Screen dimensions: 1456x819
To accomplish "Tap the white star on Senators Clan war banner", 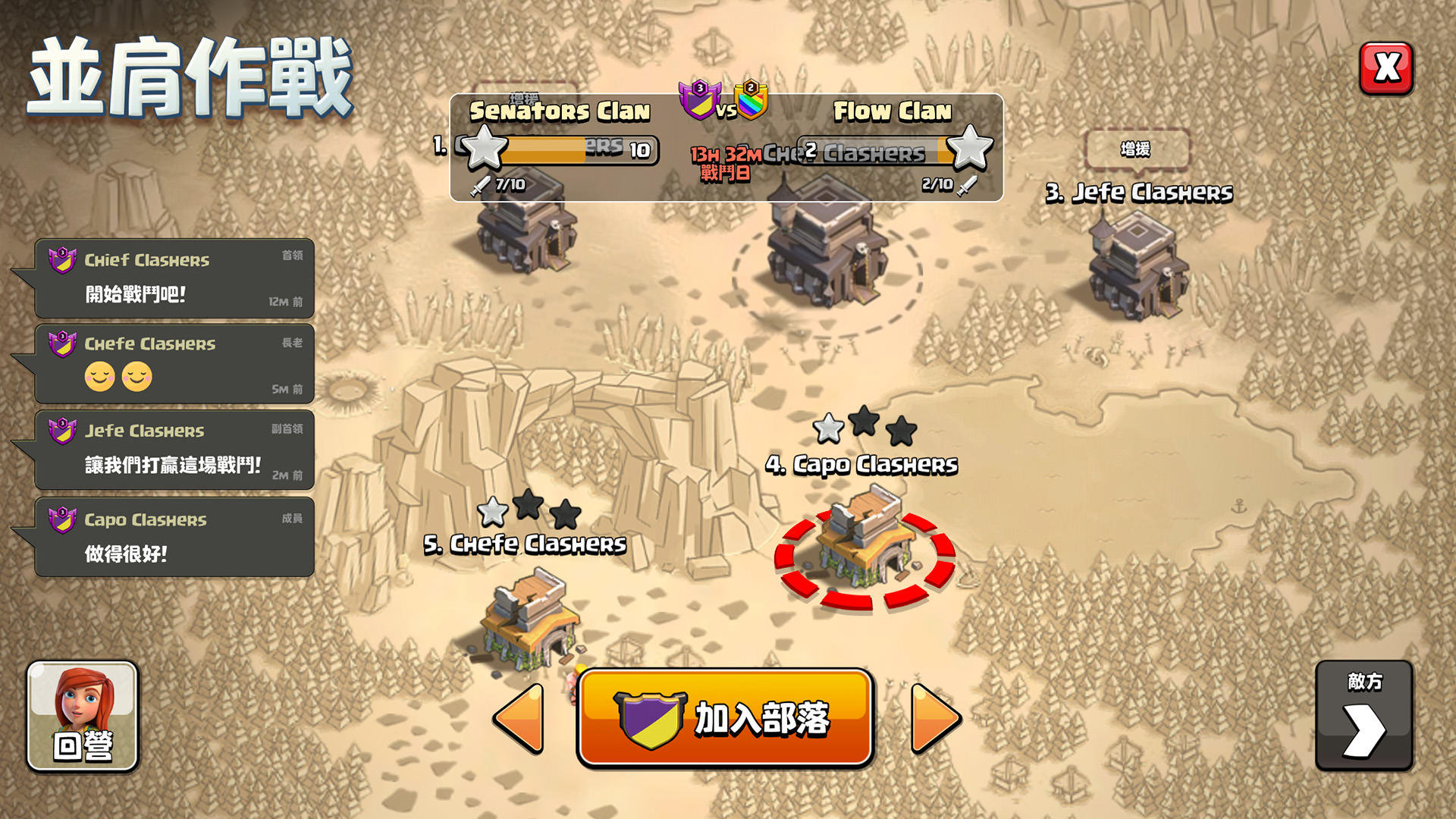I will [484, 150].
